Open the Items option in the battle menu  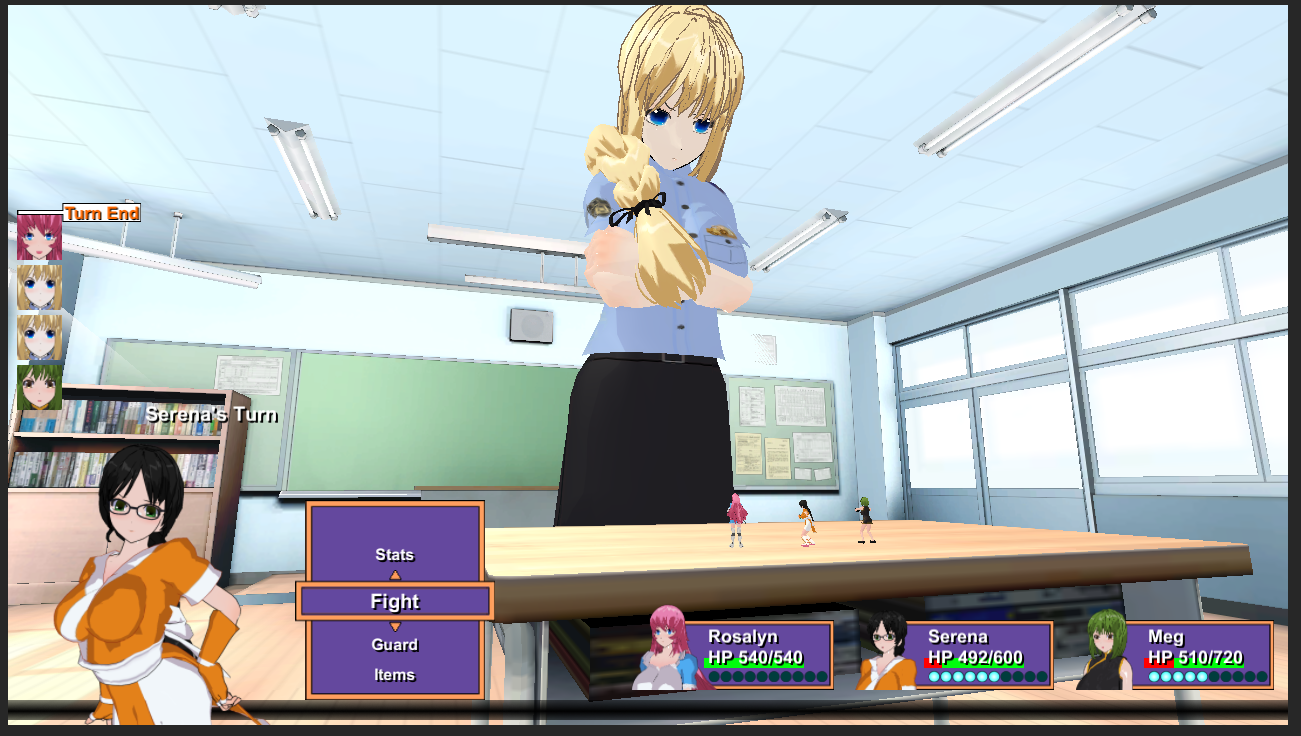(x=394, y=674)
